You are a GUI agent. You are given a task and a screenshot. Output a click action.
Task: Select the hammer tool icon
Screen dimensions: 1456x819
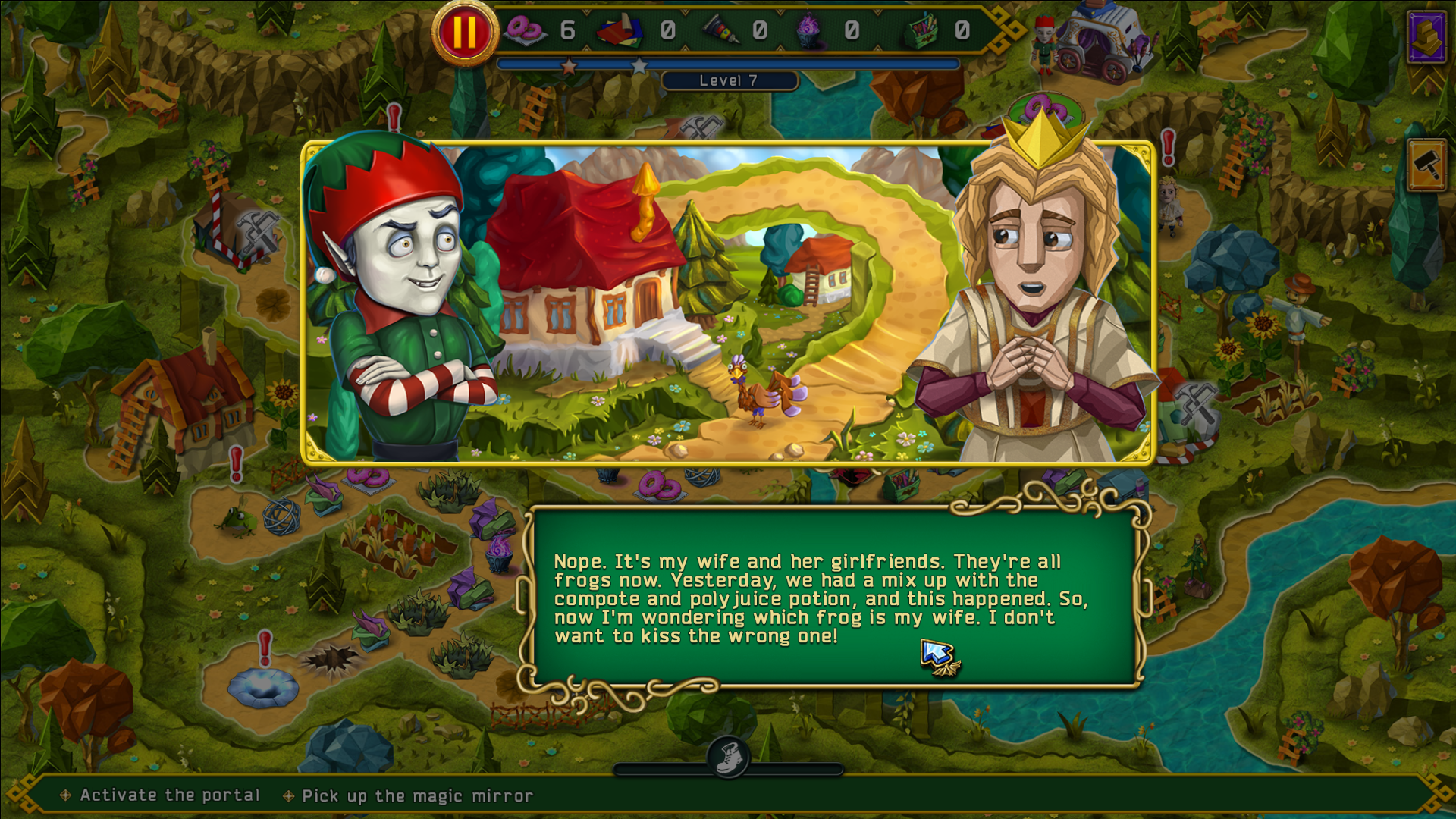point(1426,165)
